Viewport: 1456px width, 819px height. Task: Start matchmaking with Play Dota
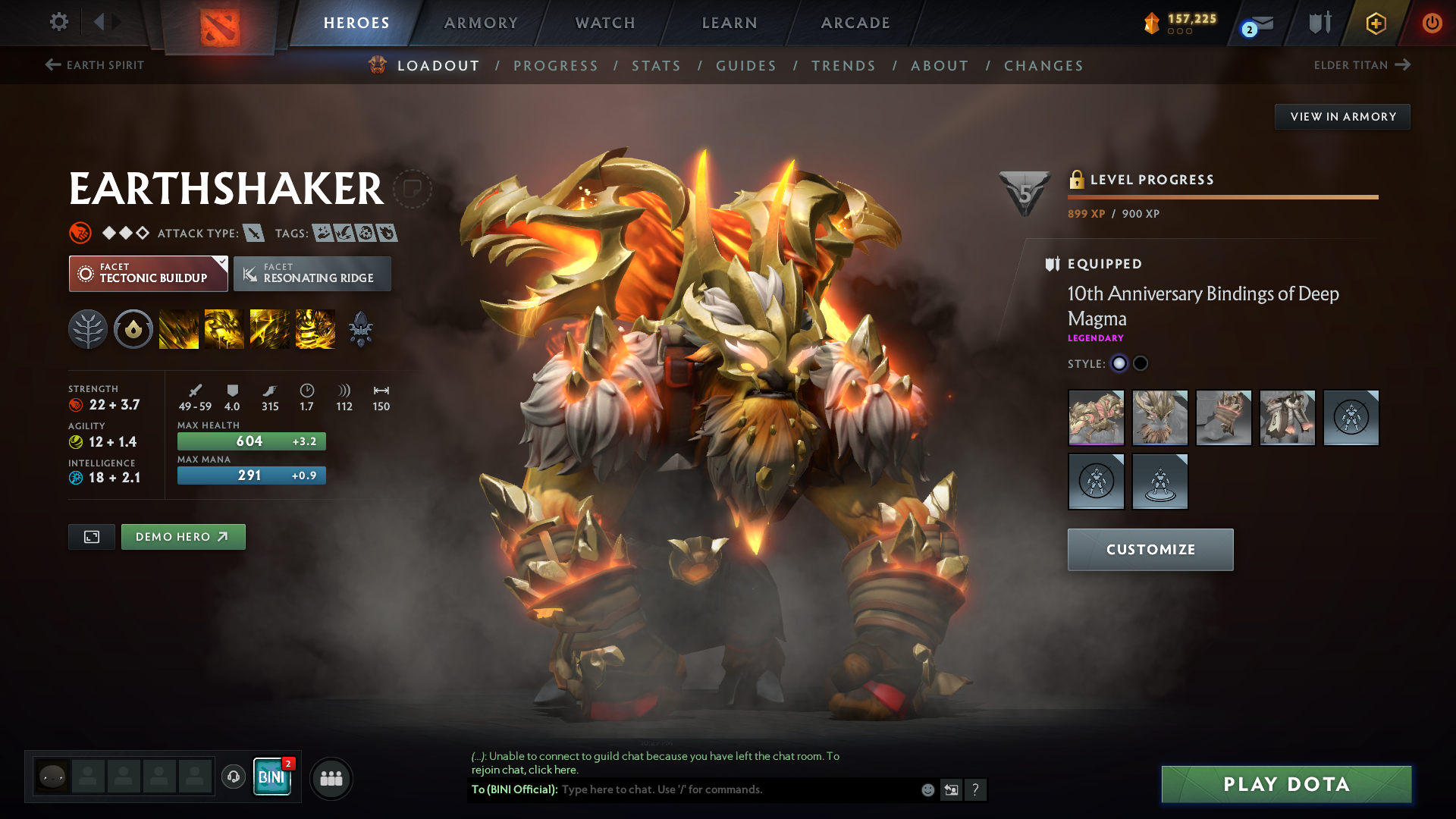(1286, 784)
